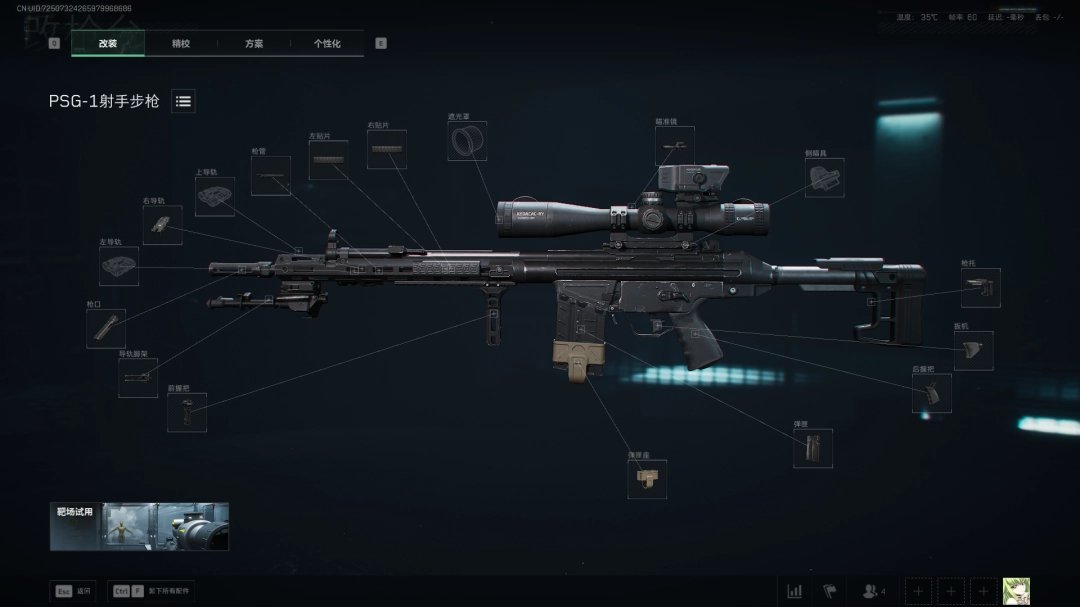
Task: Choose the 枪管 barrel slot
Action: click(270, 176)
